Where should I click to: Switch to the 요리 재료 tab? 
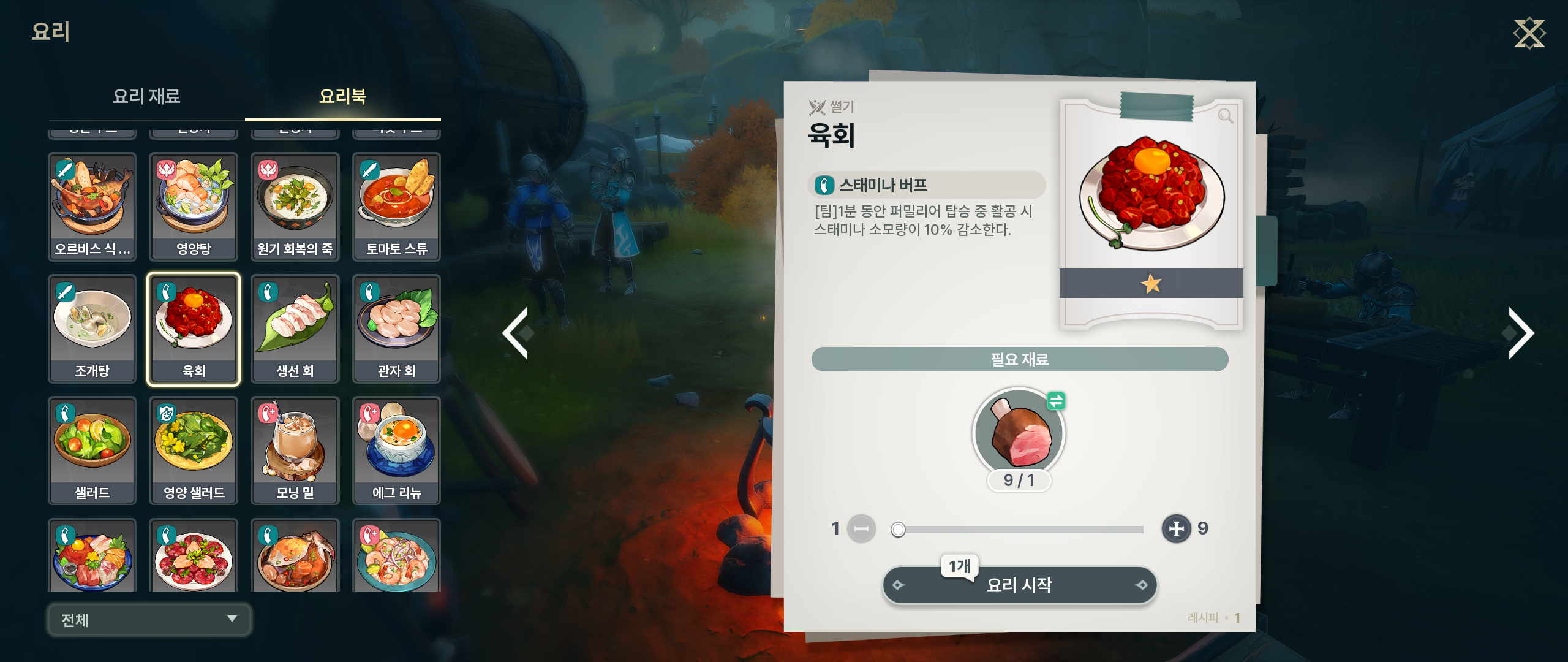pos(146,96)
